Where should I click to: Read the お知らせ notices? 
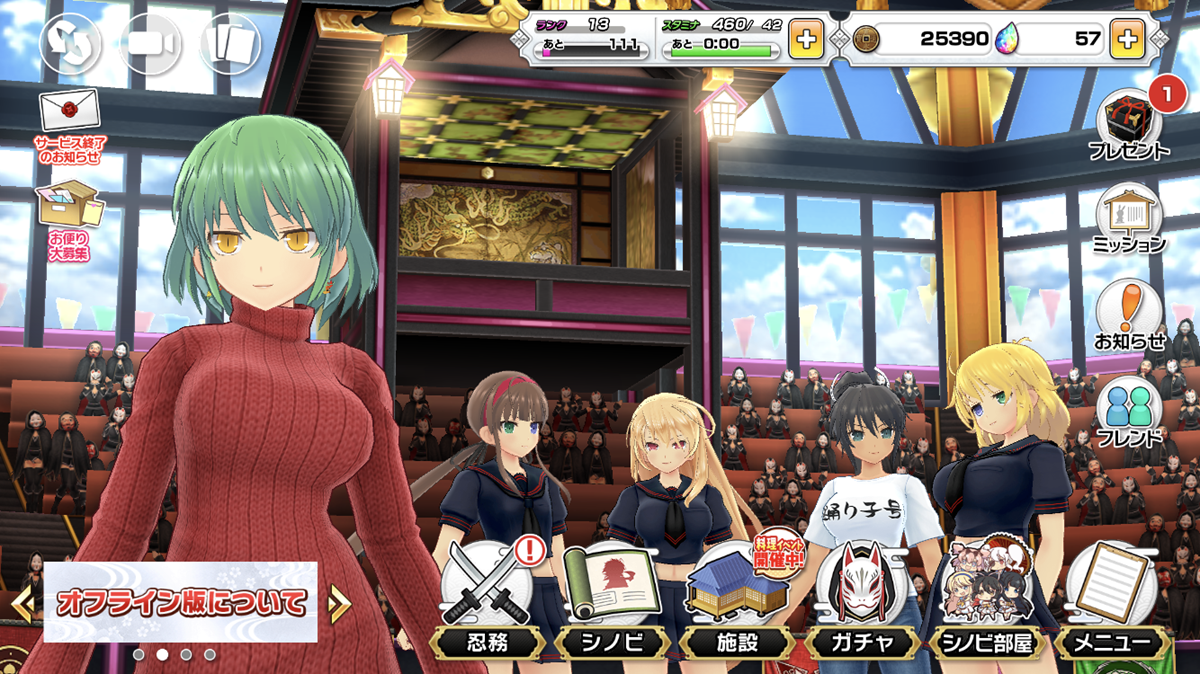(x=1129, y=316)
